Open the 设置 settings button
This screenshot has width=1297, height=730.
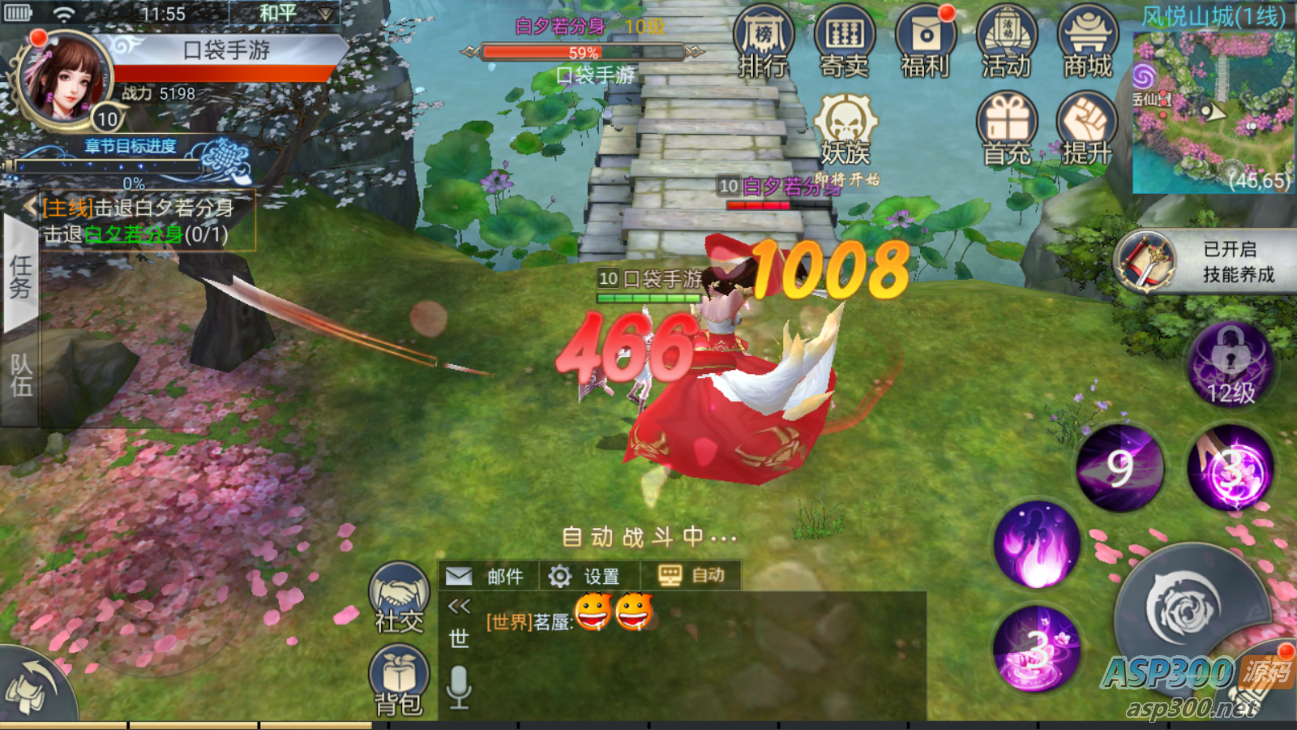[x=587, y=576]
